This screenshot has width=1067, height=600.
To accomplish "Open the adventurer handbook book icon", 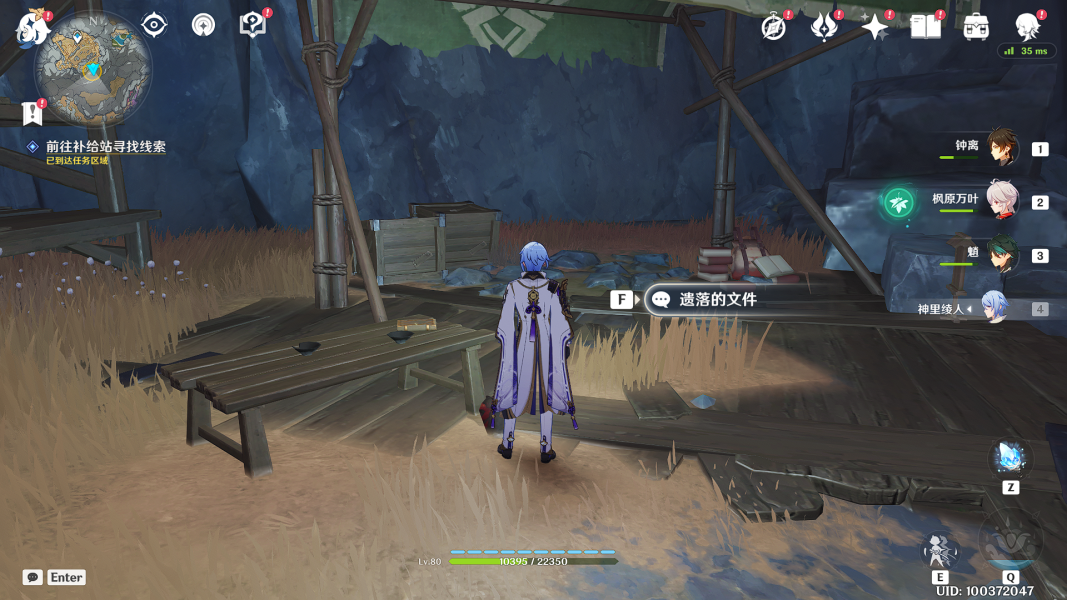I will 925,27.
